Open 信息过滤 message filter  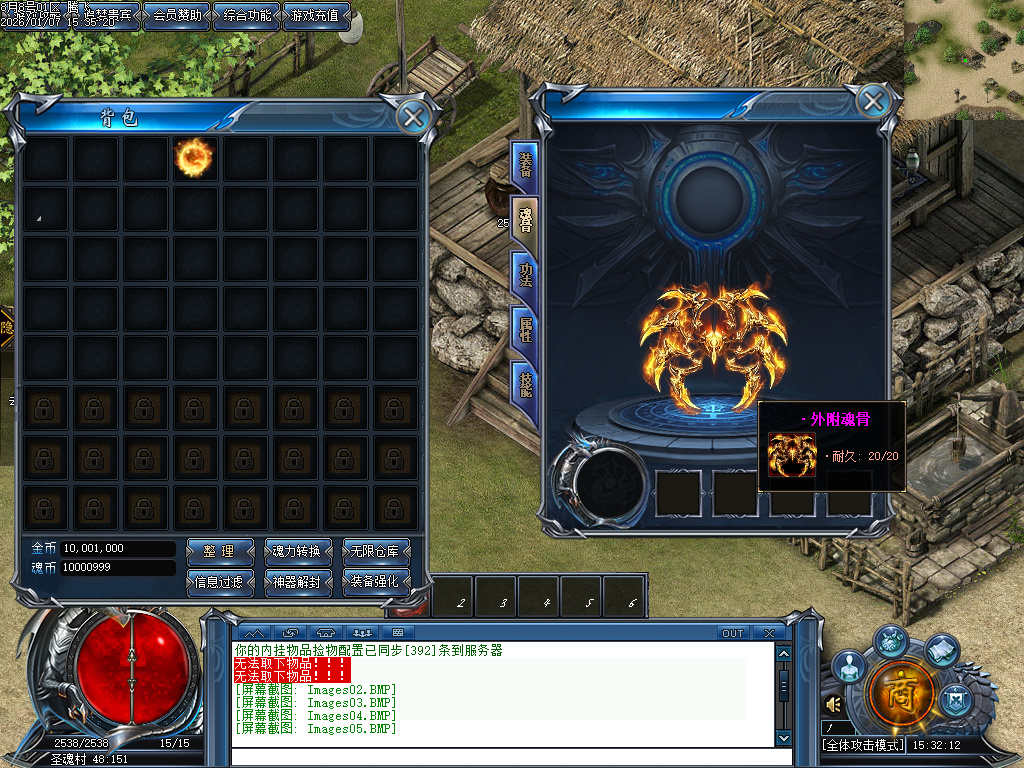click(x=218, y=581)
